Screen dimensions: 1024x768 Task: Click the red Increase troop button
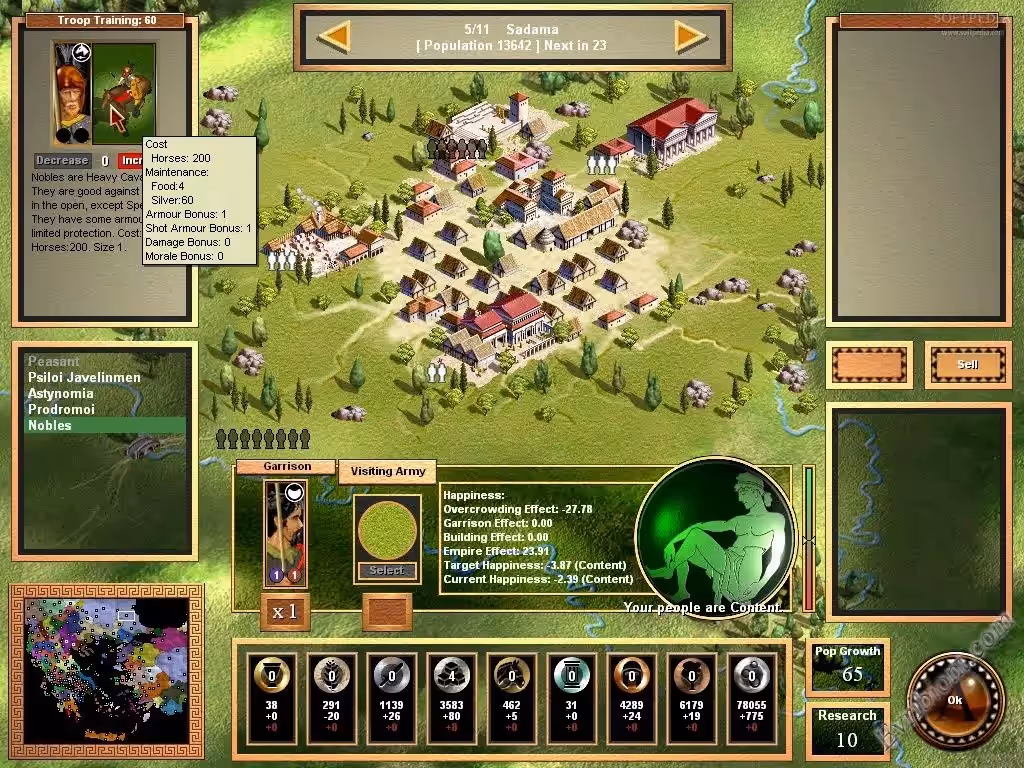(x=131, y=160)
